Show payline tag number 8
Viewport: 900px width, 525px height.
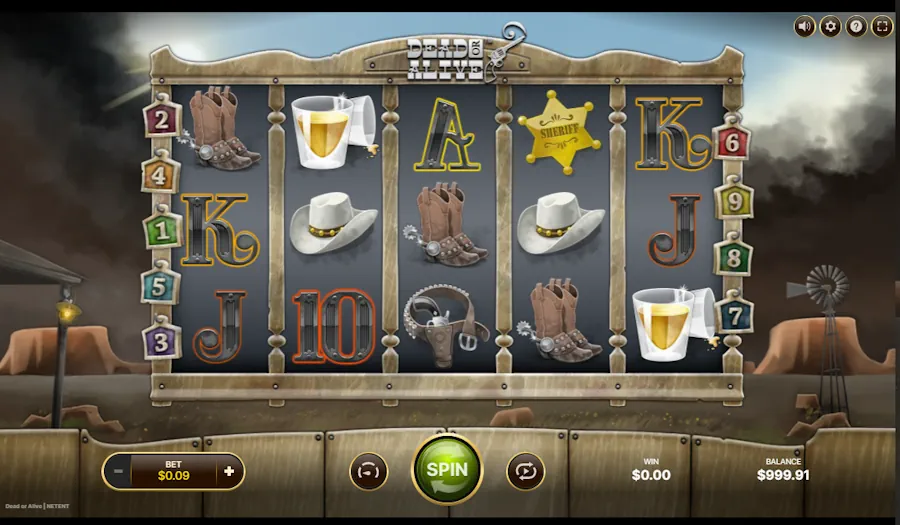click(x=733, y=257)
